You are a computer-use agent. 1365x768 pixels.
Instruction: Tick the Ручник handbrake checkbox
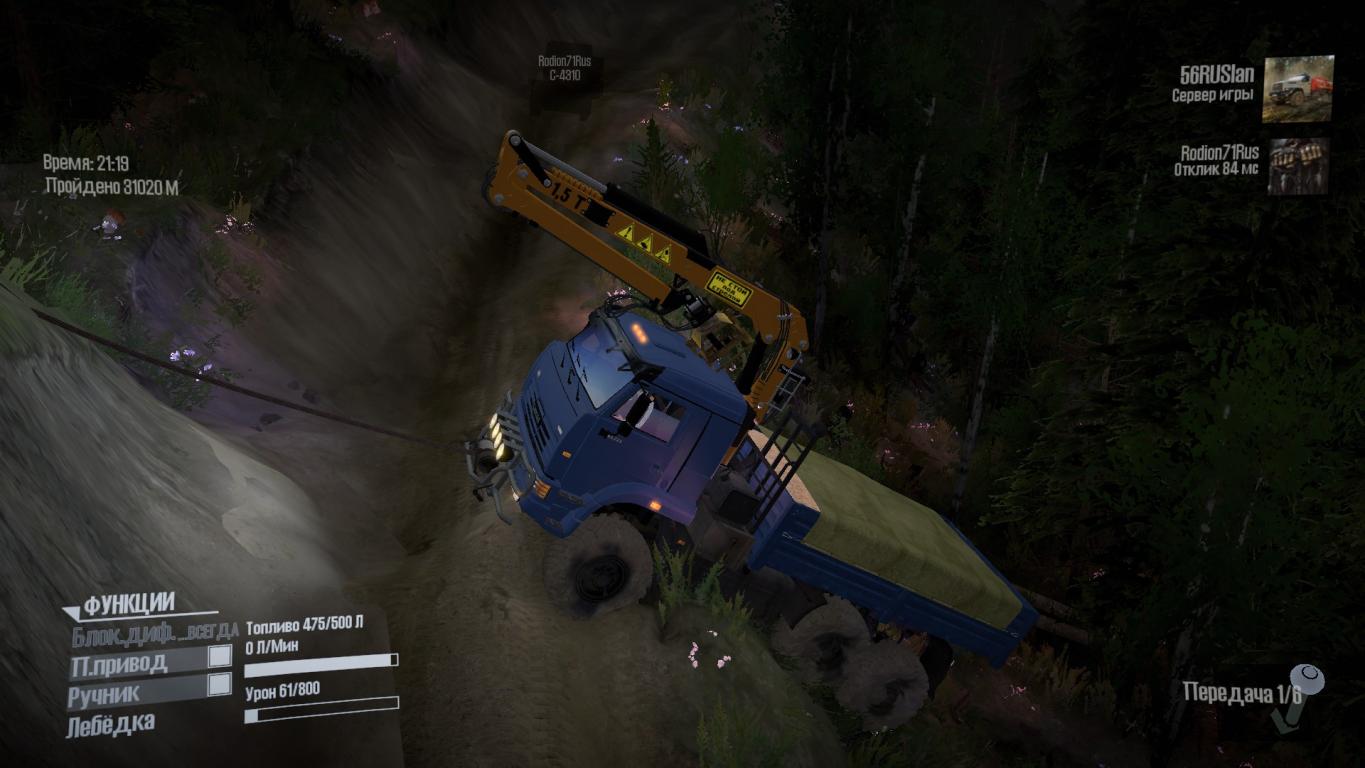pos(219,685)
